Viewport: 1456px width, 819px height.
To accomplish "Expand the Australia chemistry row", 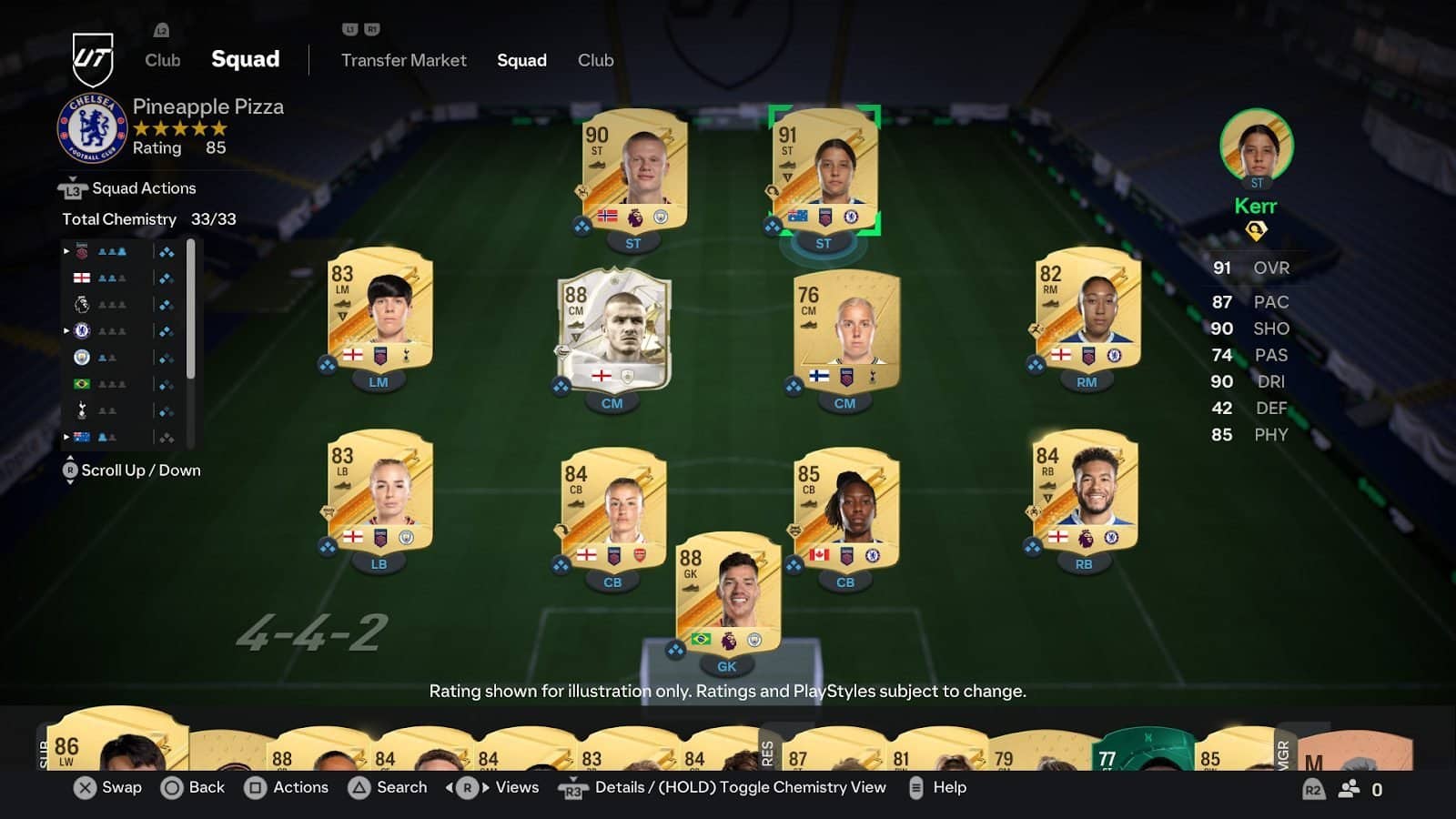I will point(66,436).
